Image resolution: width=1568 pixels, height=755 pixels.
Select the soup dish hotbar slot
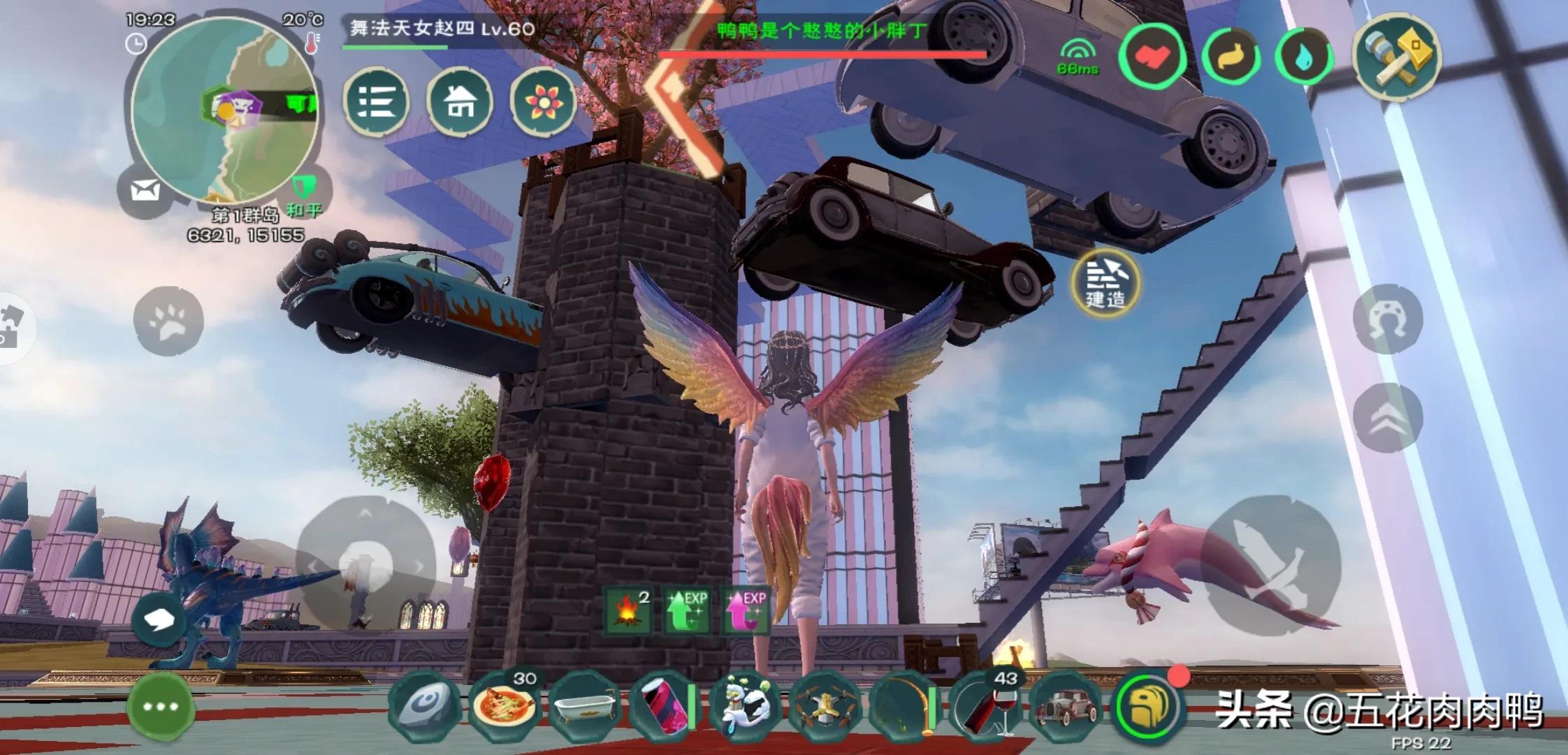(504, 706)
